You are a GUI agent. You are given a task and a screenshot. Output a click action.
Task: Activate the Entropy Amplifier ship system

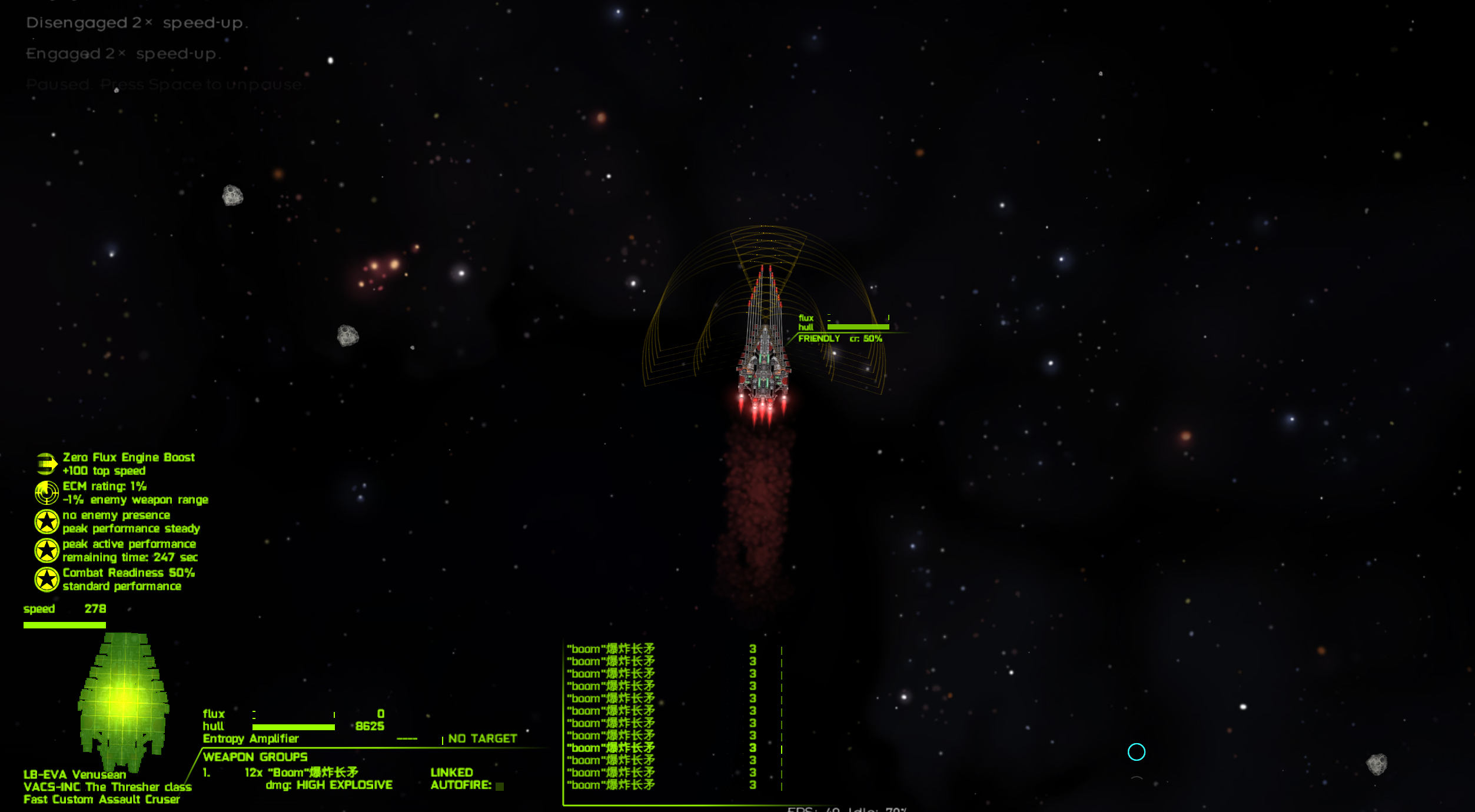pyautogui.click(x=251, y=739)
